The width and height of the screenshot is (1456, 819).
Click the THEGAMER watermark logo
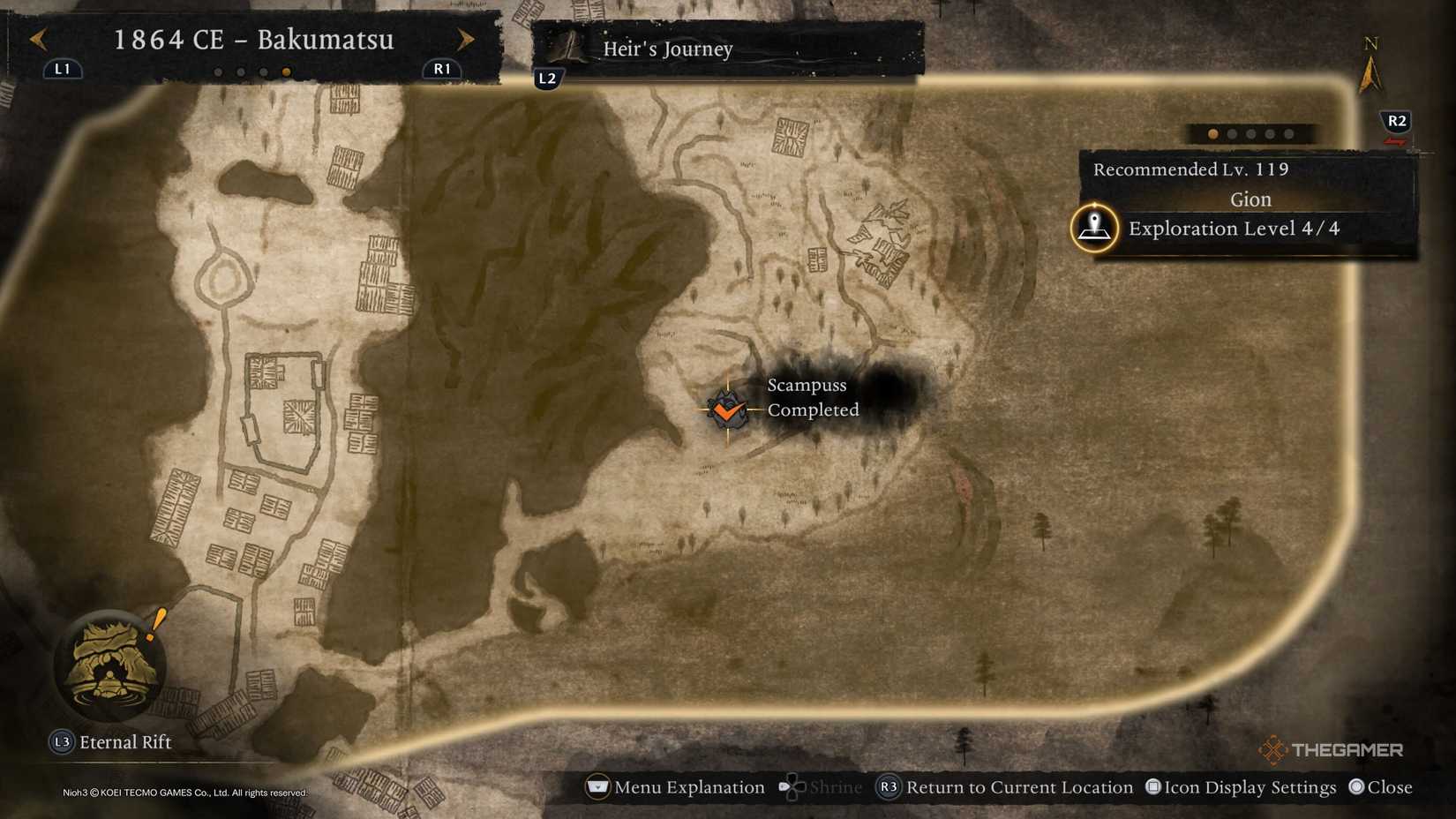[x=1332, y=749]
